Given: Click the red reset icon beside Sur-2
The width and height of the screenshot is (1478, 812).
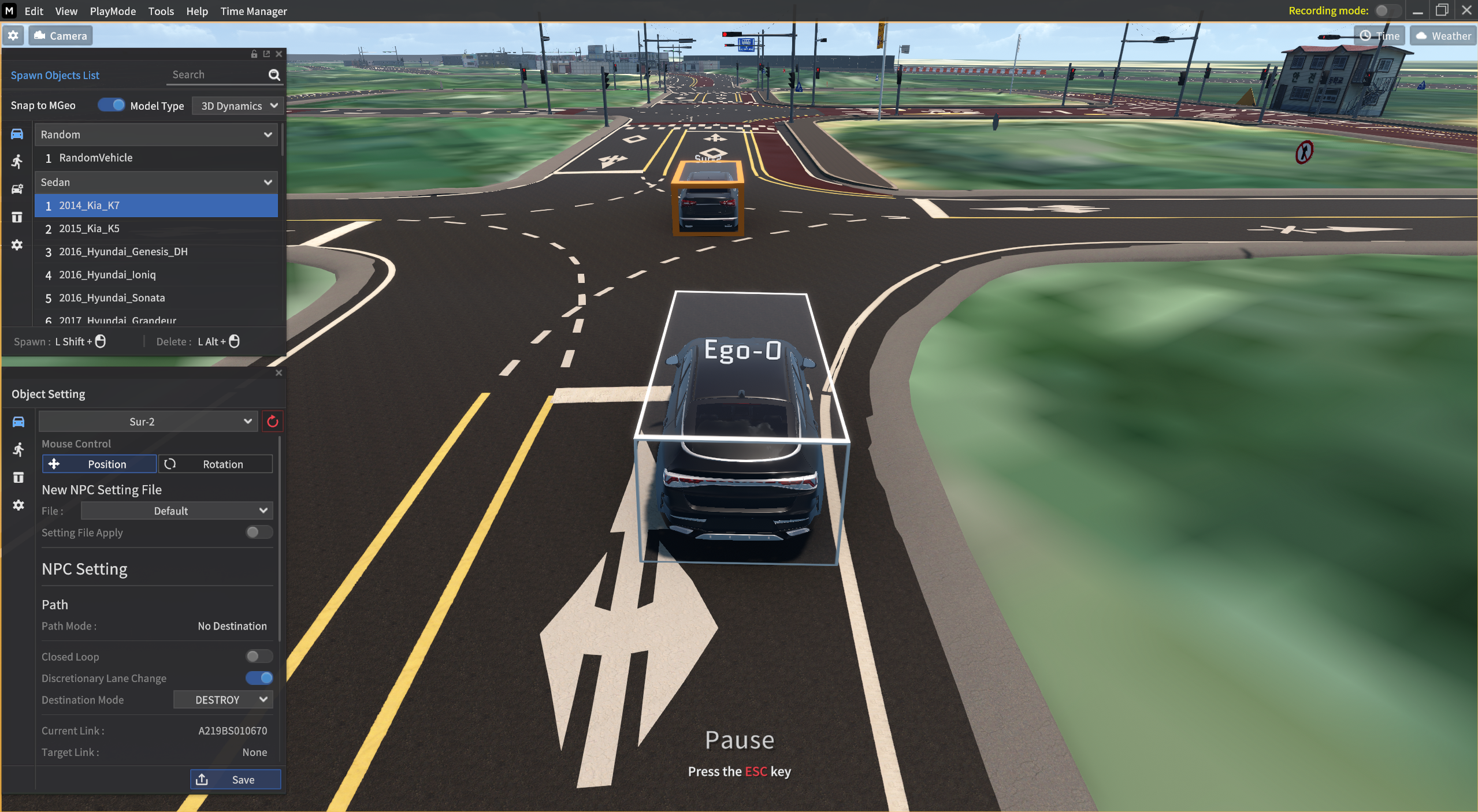Looking at the screenshot, I should (272, 422).
